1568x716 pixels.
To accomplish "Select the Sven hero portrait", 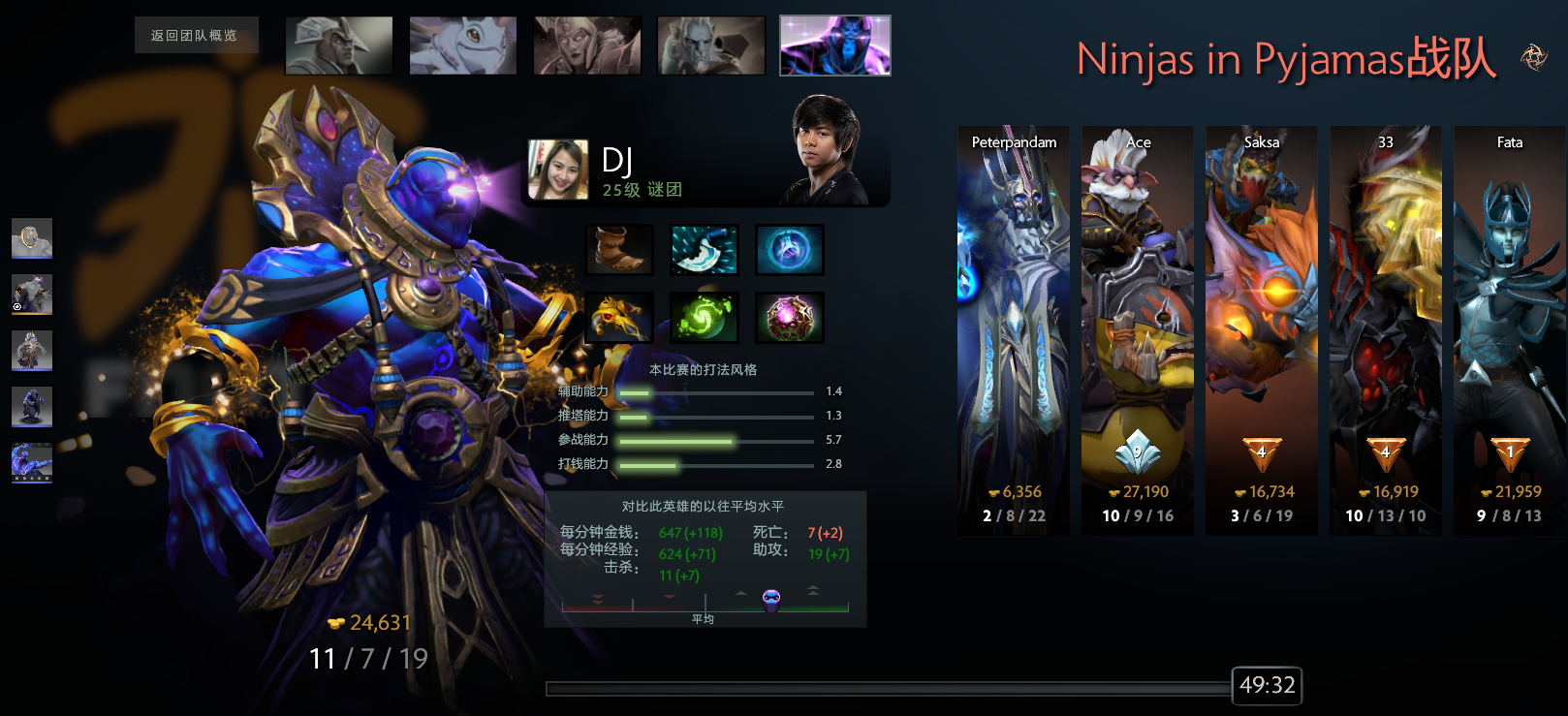I will click(339, 46).
